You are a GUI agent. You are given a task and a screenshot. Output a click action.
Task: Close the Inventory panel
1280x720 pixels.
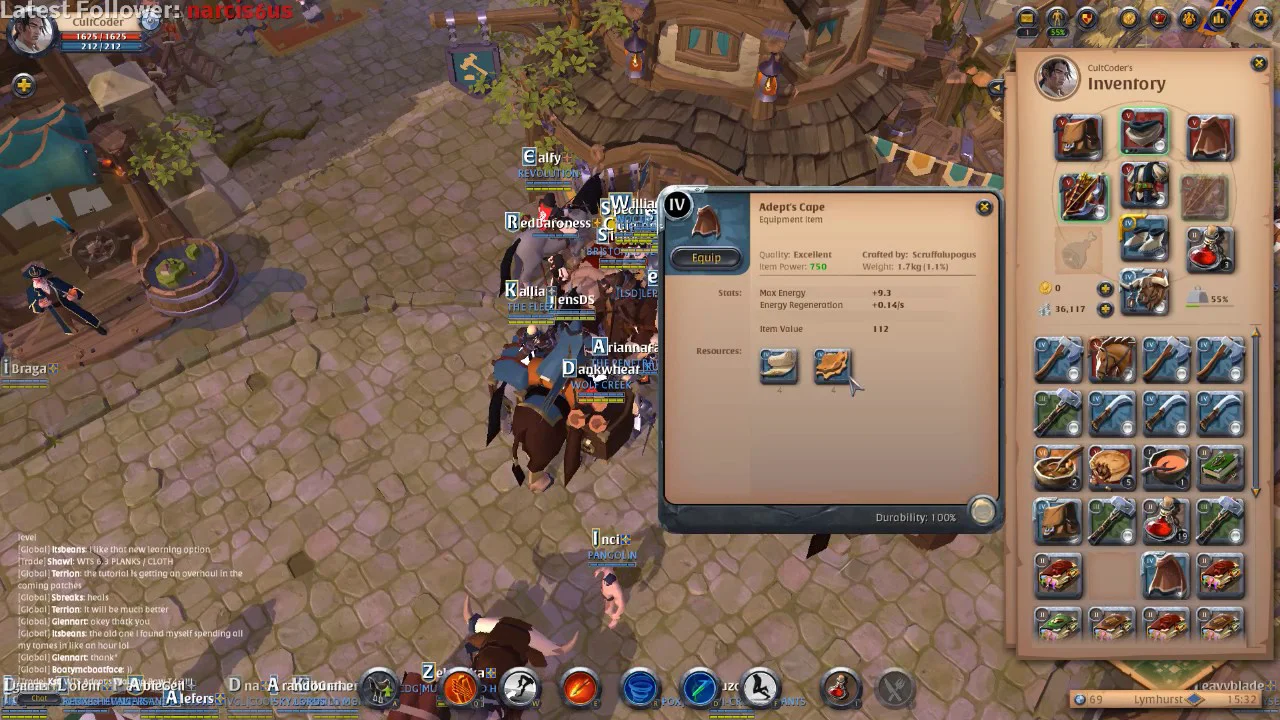pos(1258,64)
